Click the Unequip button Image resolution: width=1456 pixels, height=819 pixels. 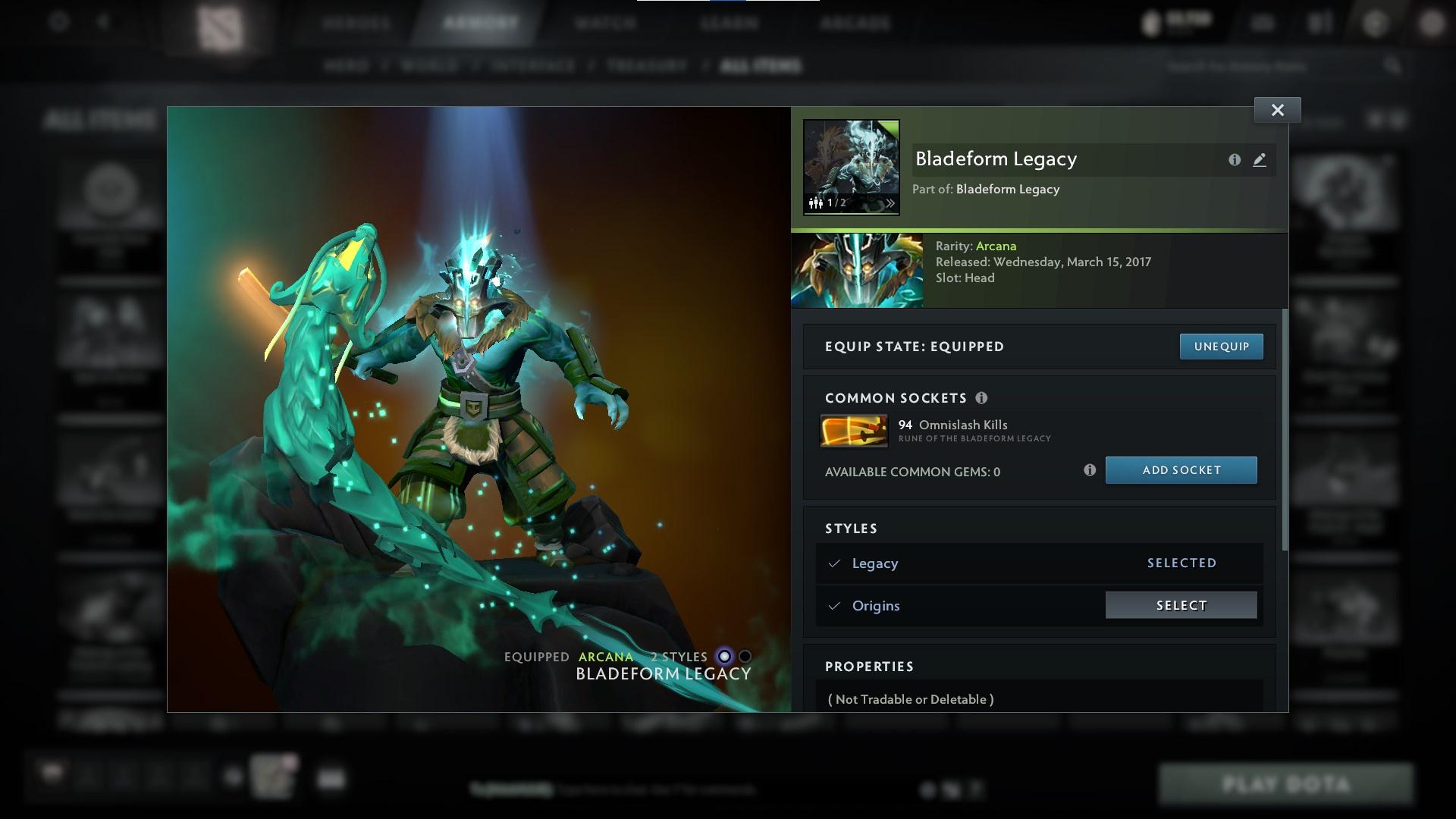pyautogui.click(x=1221, y=346)
